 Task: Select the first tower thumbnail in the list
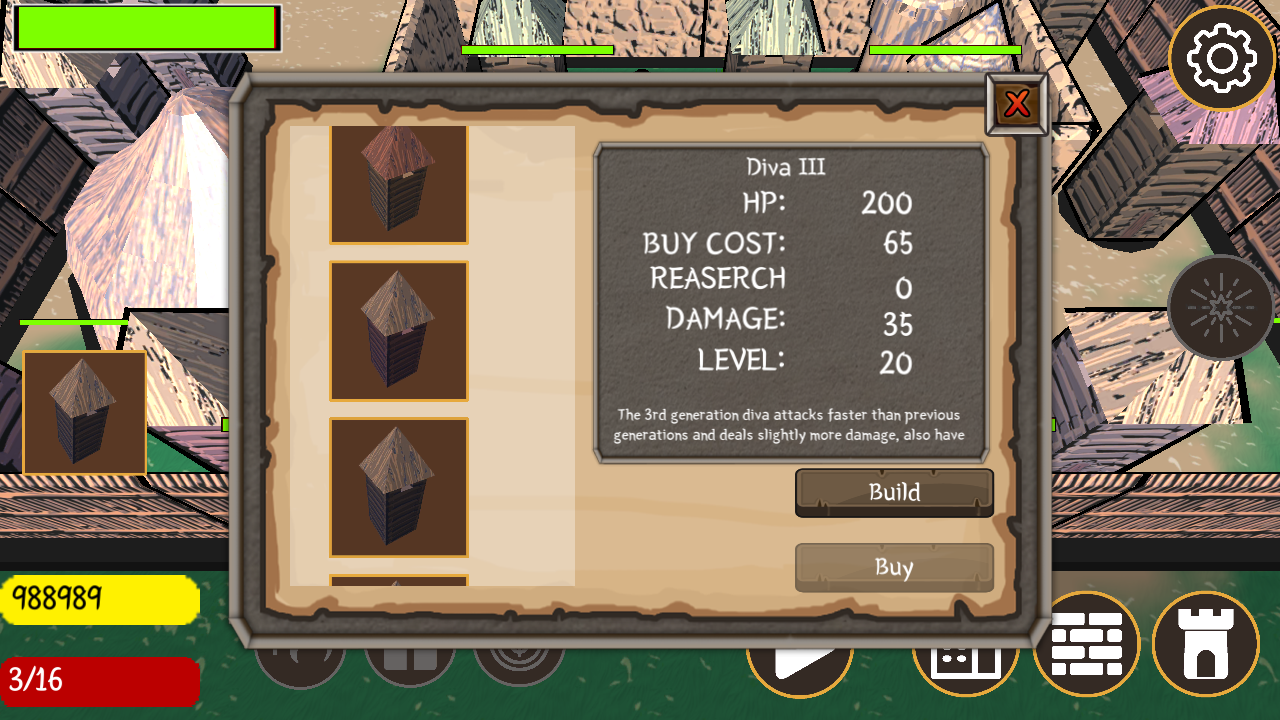(398, 182)
